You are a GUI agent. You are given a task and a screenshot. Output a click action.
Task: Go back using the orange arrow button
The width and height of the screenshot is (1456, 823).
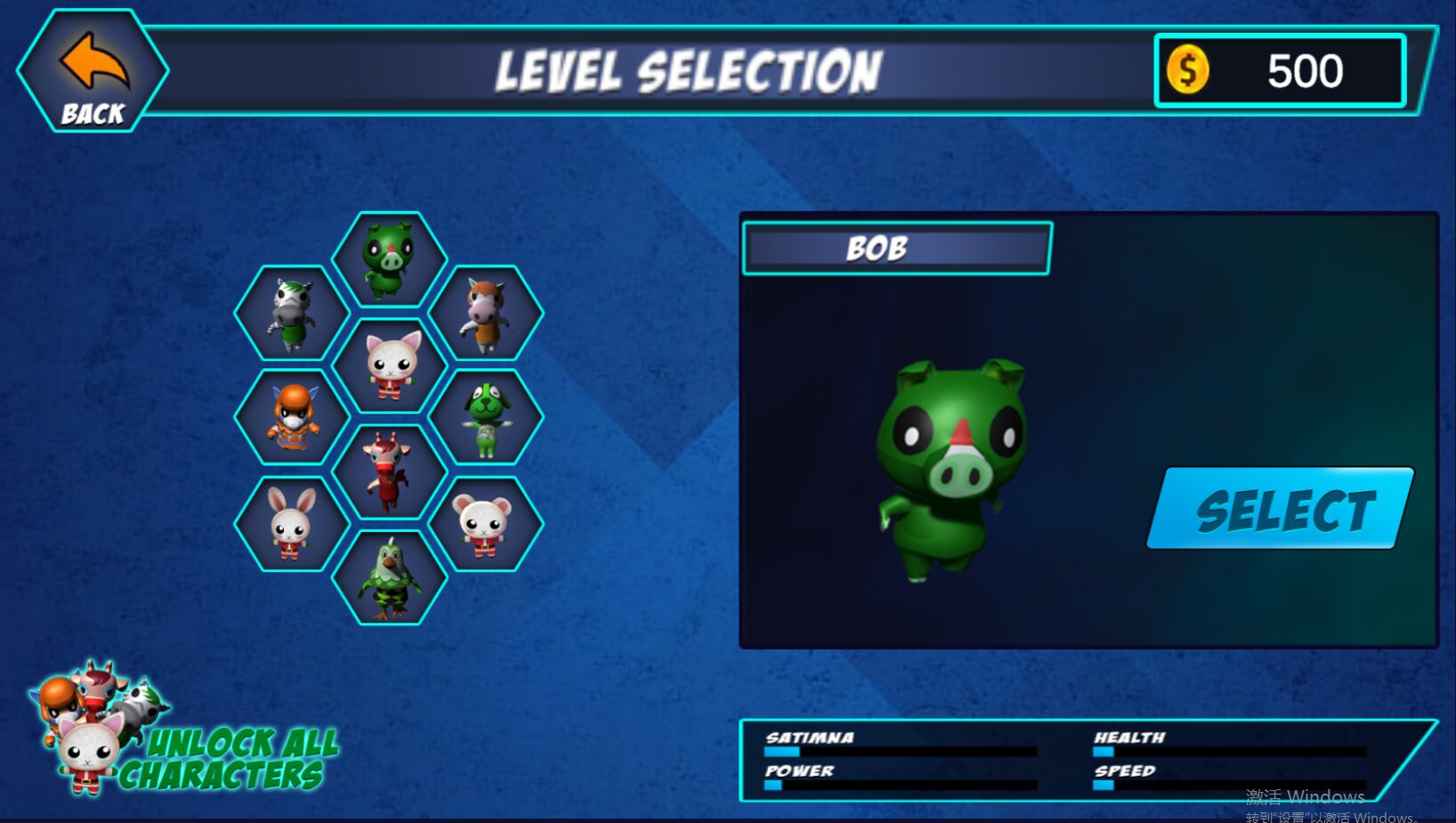(93, 73)
